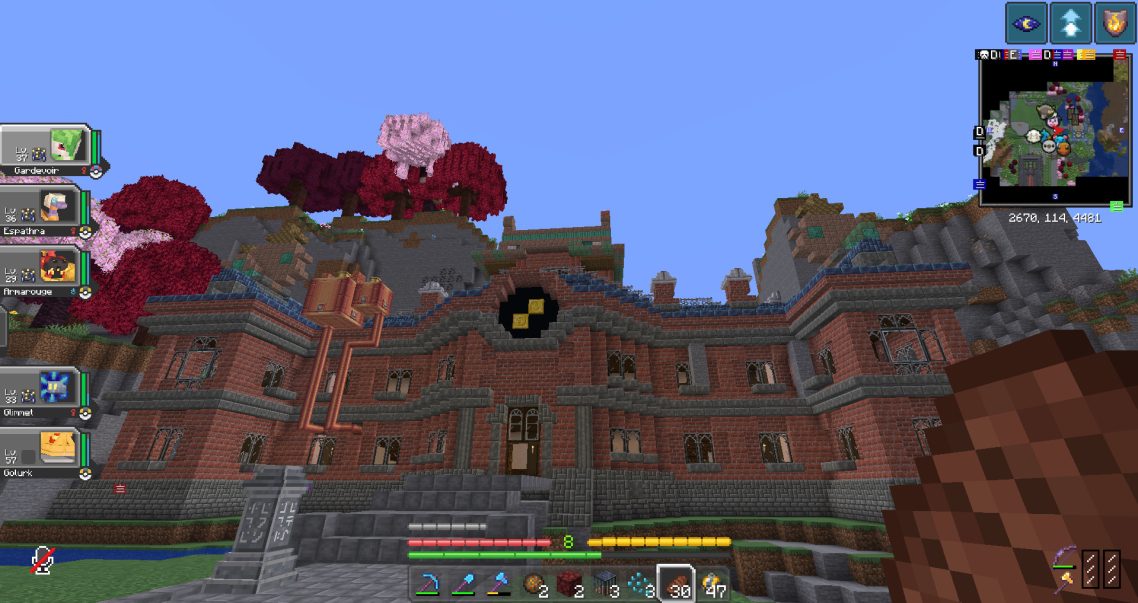Select the hotbar stack of 47
Screen dimensions: 1138x603
coord(713,585)
